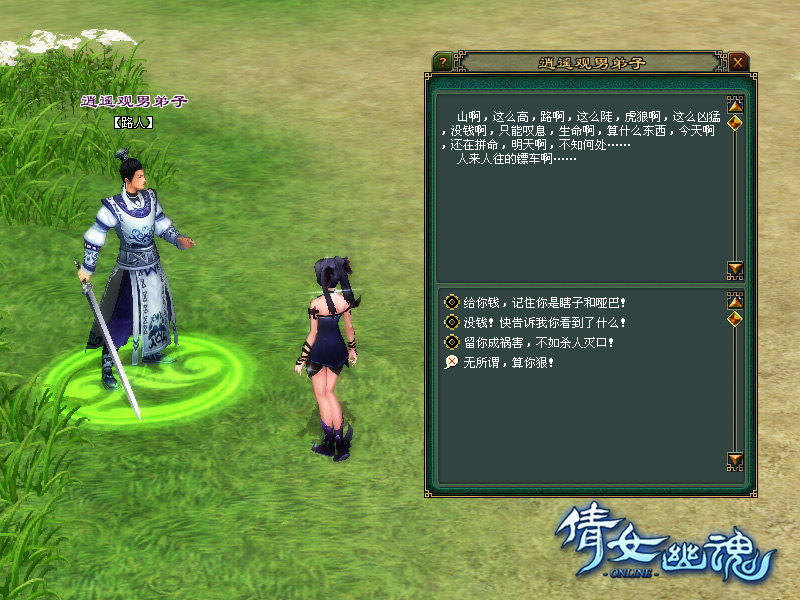Close the 逍遥观男弟子 dialogue window
Image resolution: width=800 pixels, height=600 pixels.
coord(738,62)
